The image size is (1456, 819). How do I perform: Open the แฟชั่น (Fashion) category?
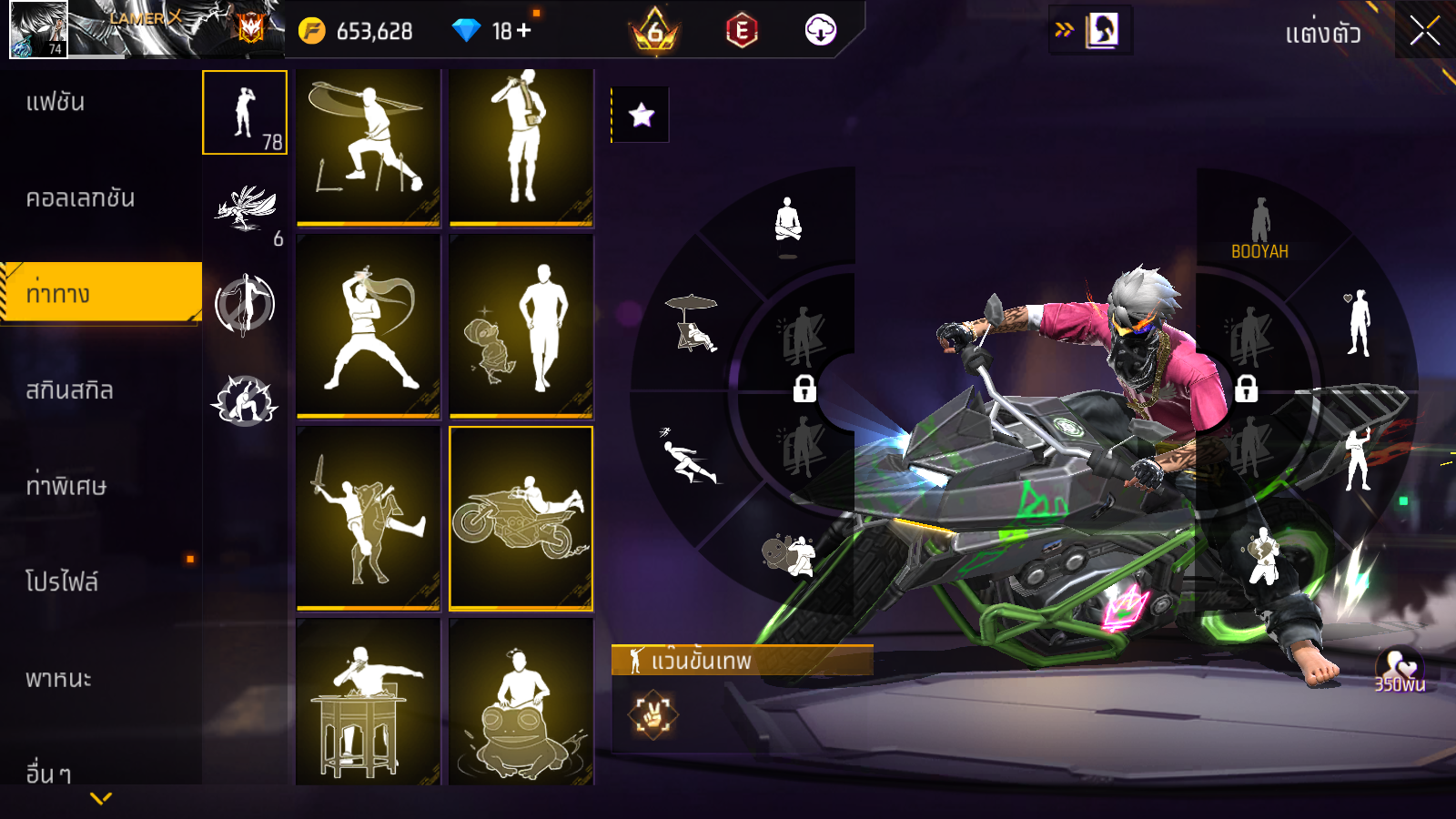(56, 102)
